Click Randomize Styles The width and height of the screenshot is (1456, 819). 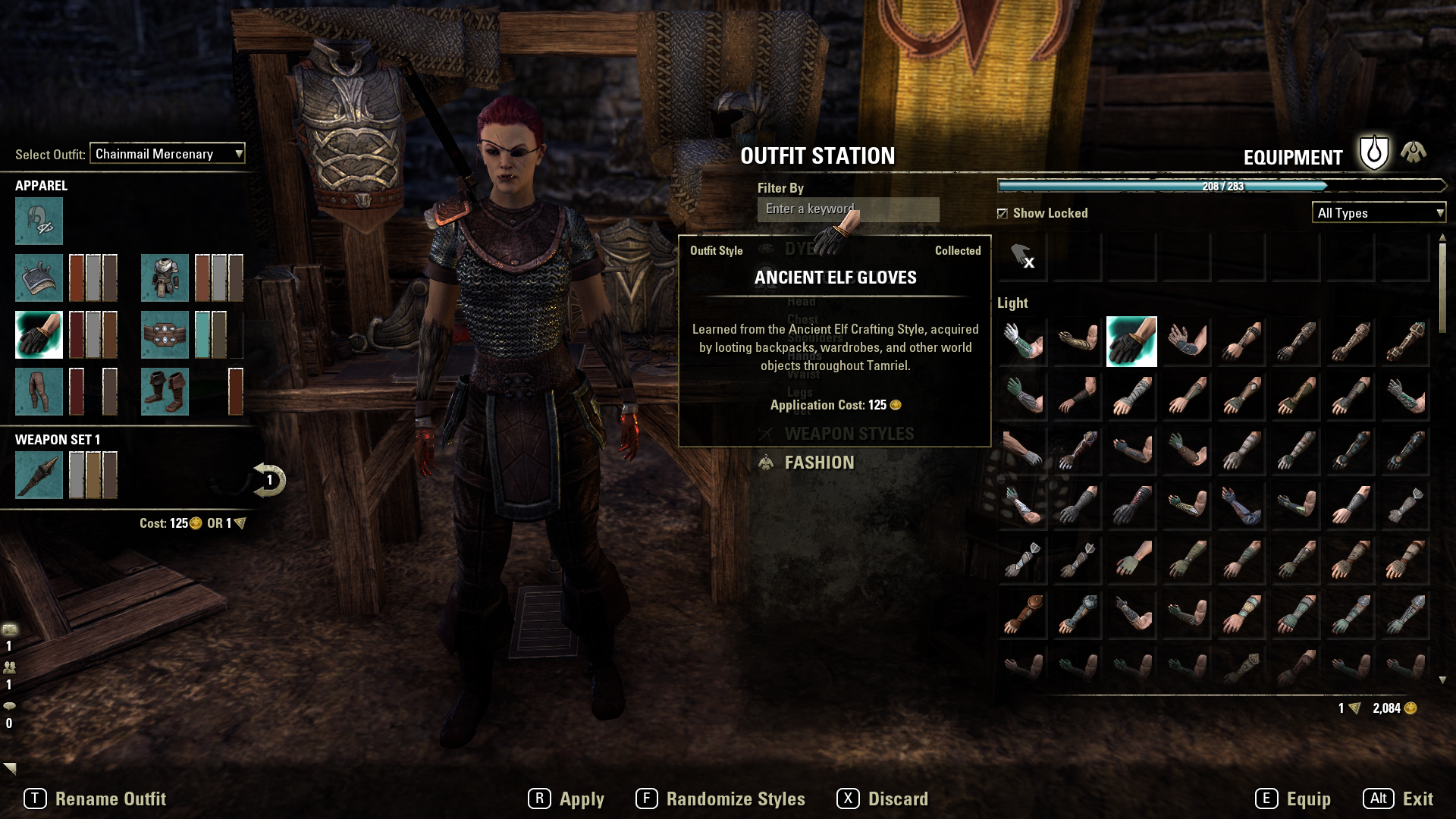click(721, 799)
